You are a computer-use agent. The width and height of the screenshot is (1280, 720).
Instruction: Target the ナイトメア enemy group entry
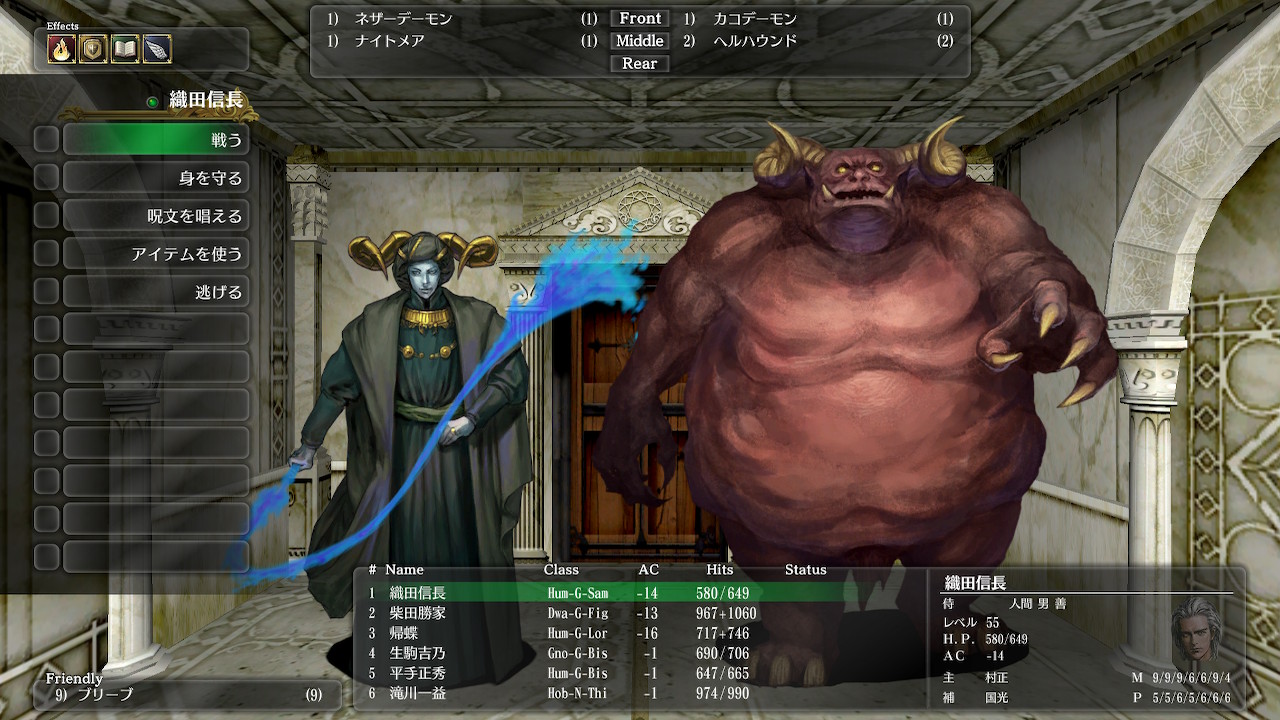[390, 41]
